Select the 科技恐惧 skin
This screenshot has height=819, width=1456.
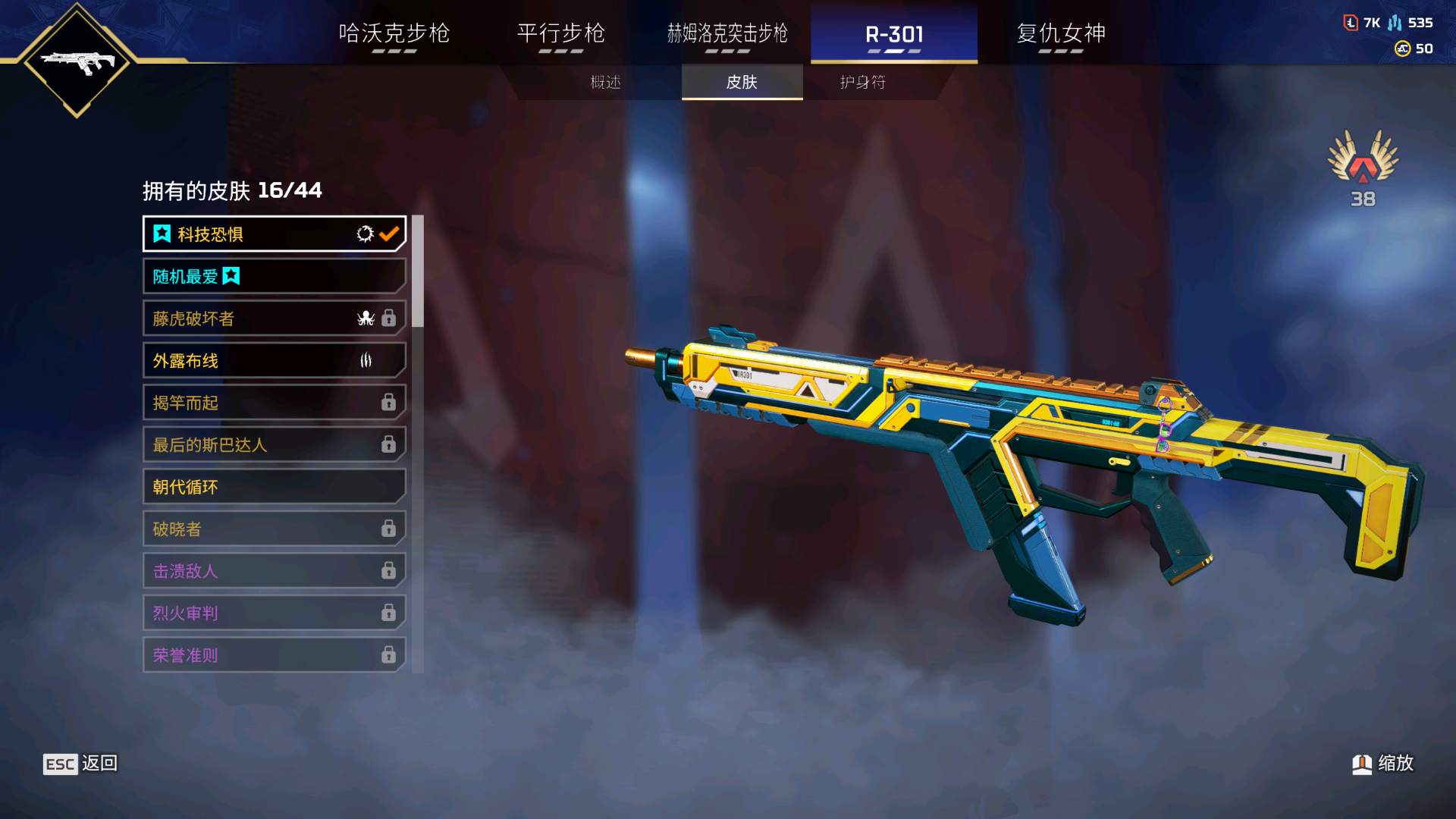pos(274,234)
